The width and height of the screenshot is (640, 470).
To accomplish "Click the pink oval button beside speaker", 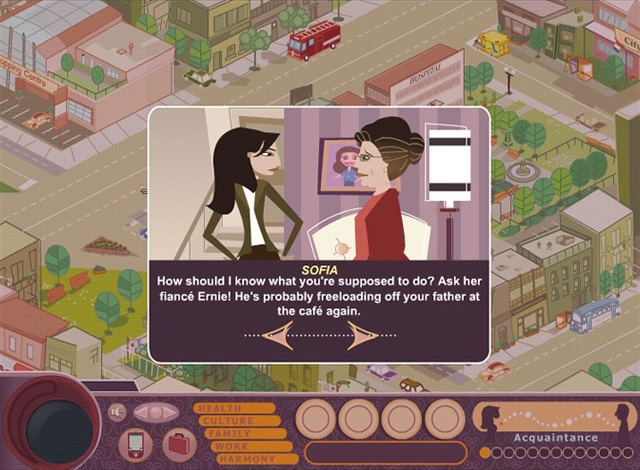I will (155, 412).
